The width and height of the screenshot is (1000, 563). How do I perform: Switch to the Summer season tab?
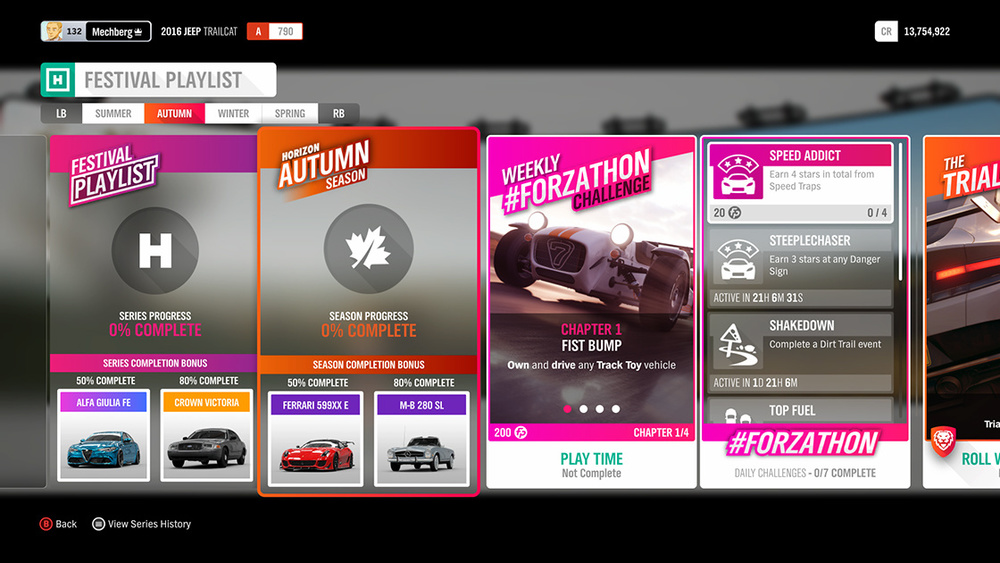(x=113, y=114)
